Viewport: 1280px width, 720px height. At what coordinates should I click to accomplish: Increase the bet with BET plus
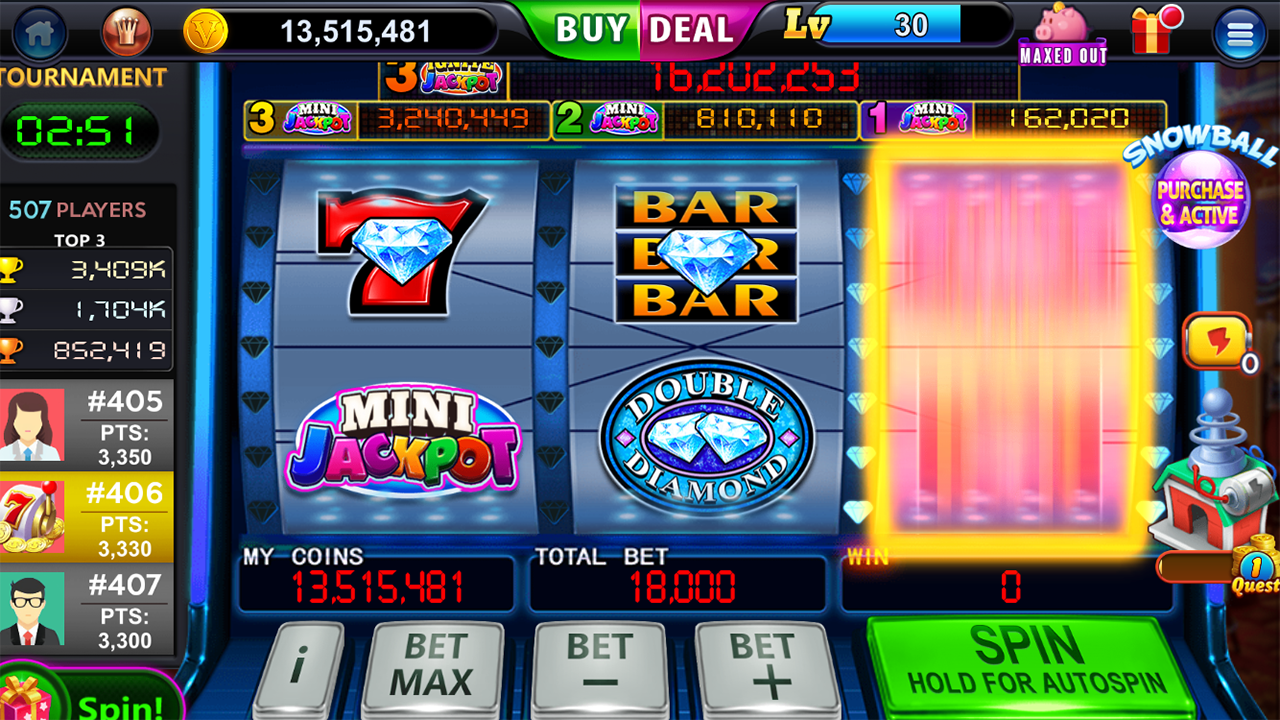click(768, 662)
